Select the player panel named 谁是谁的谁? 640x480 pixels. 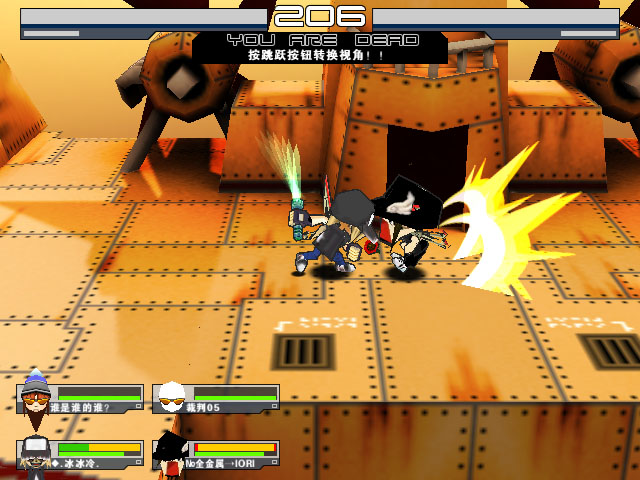(x=82, y=399)
